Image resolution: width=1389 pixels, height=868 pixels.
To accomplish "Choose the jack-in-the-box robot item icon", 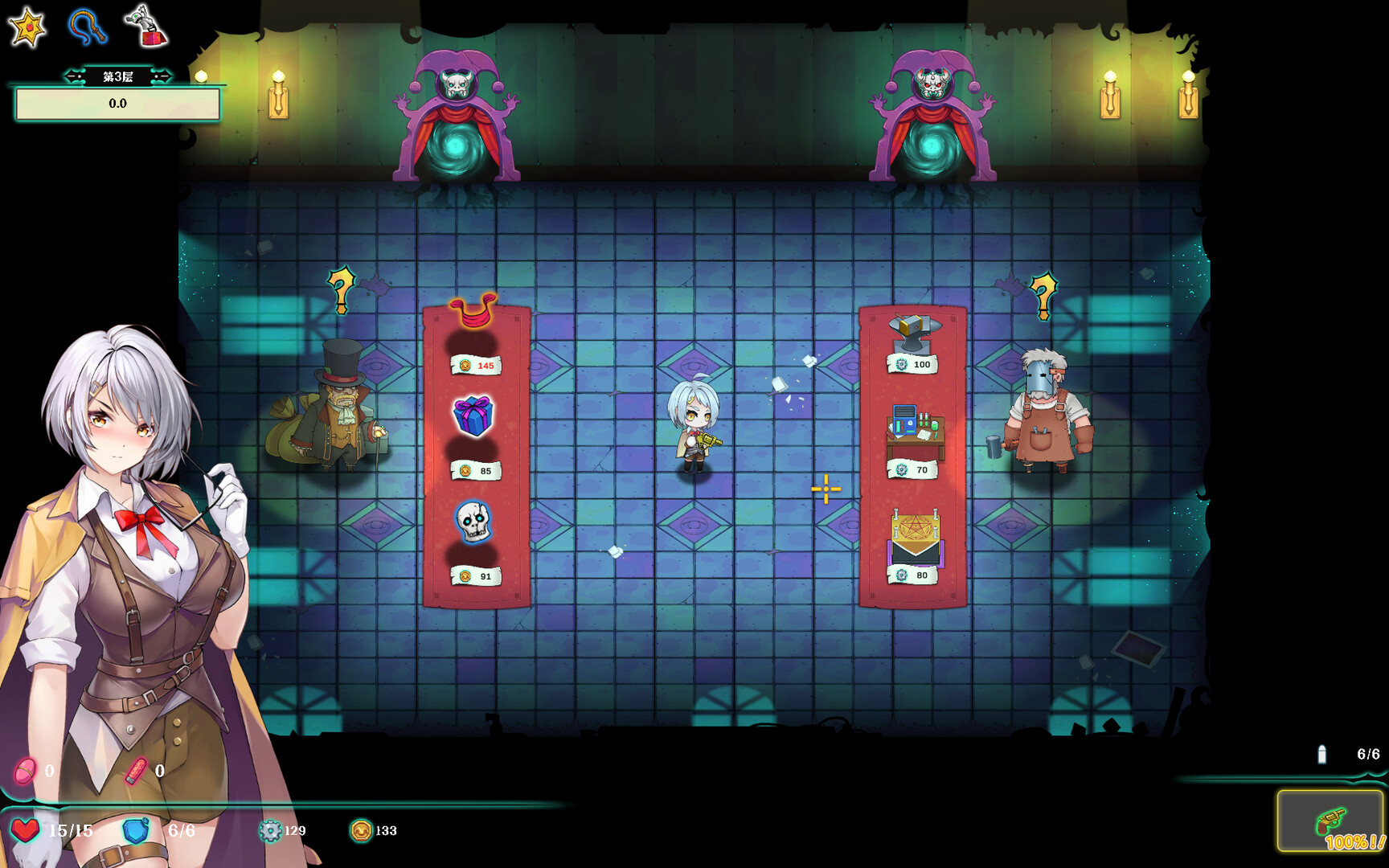I will [x=145, y=27].
